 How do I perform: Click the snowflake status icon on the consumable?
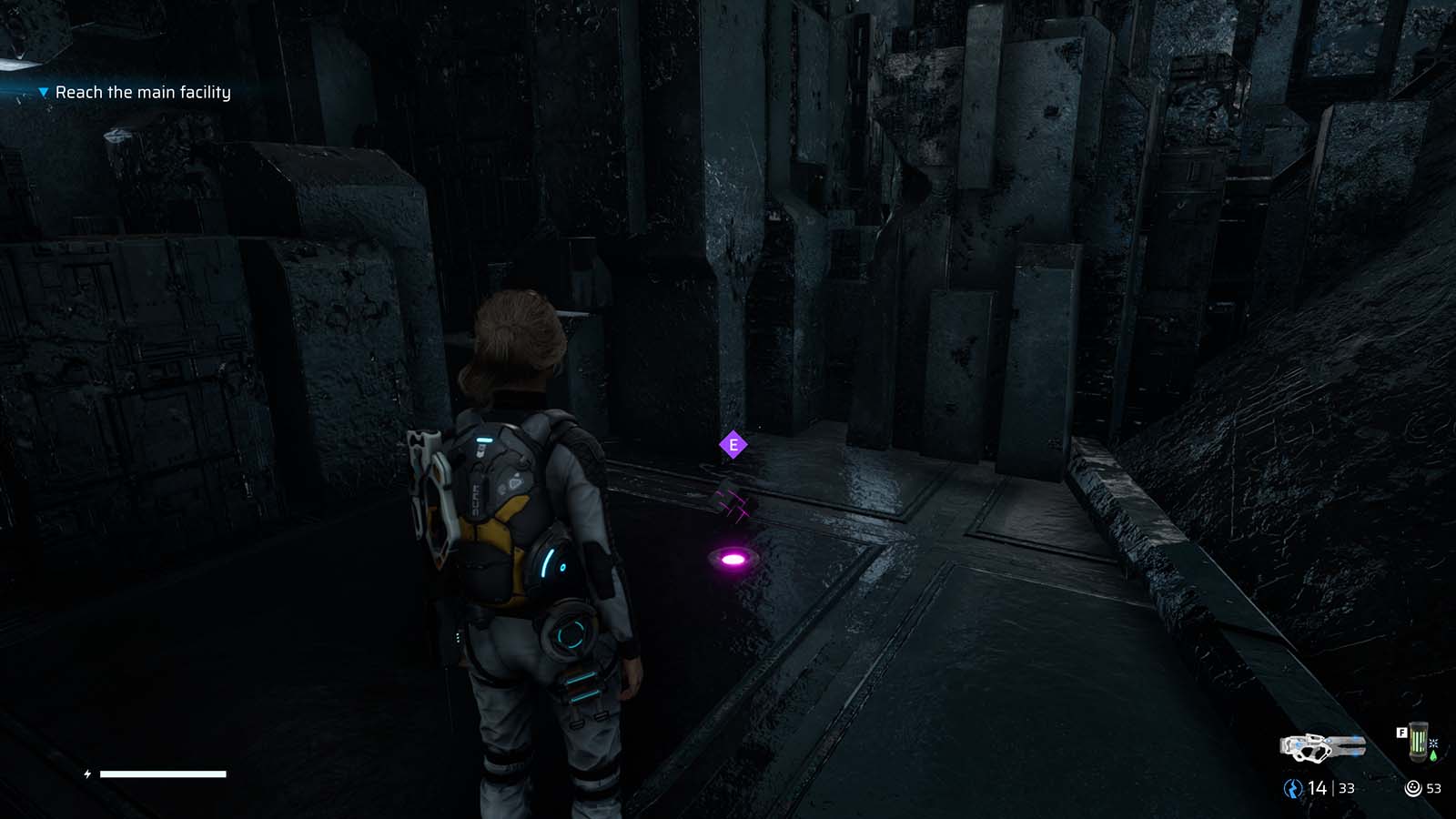click(1433, 743)
